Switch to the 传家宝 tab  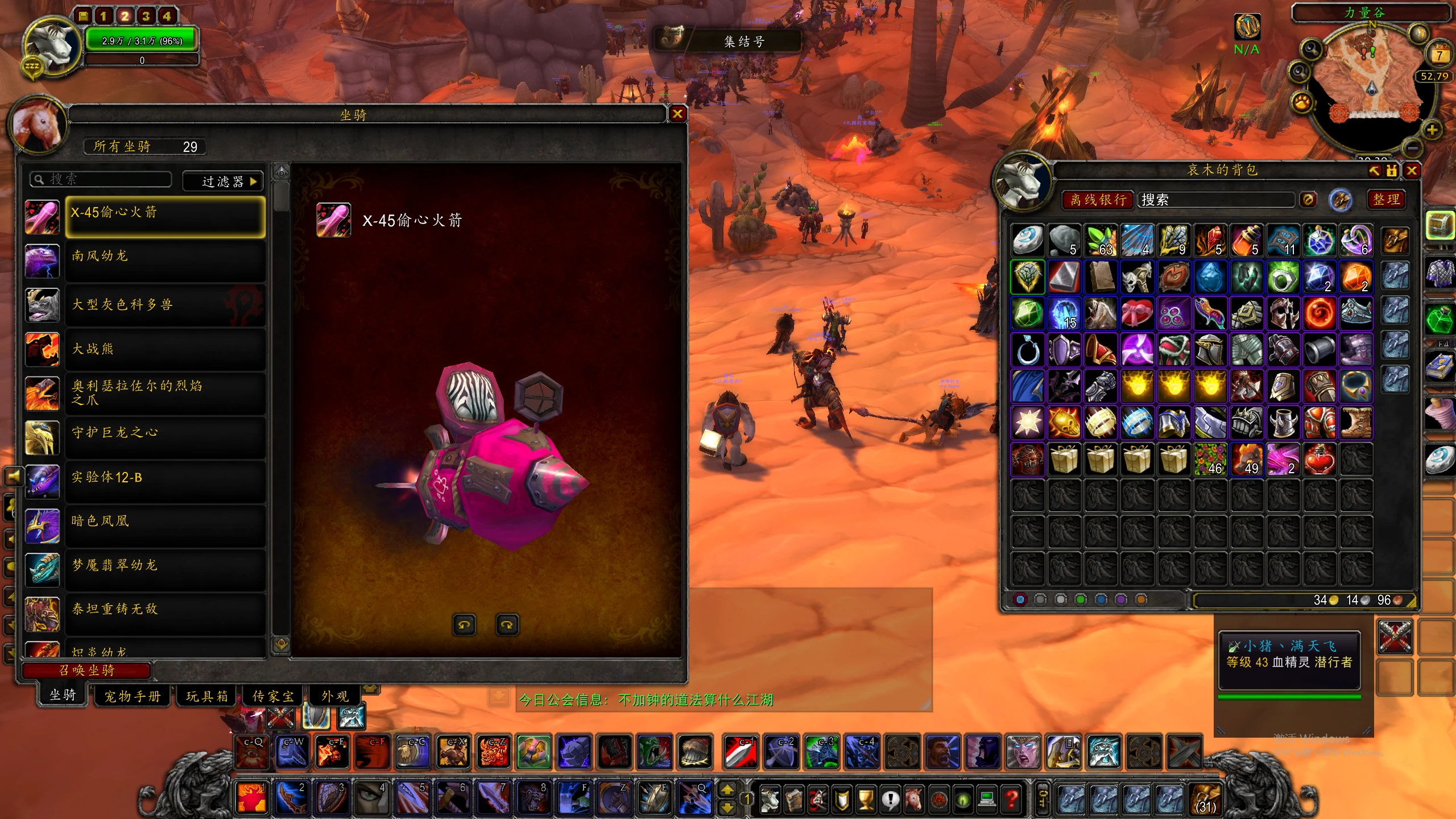pos(273,696)
